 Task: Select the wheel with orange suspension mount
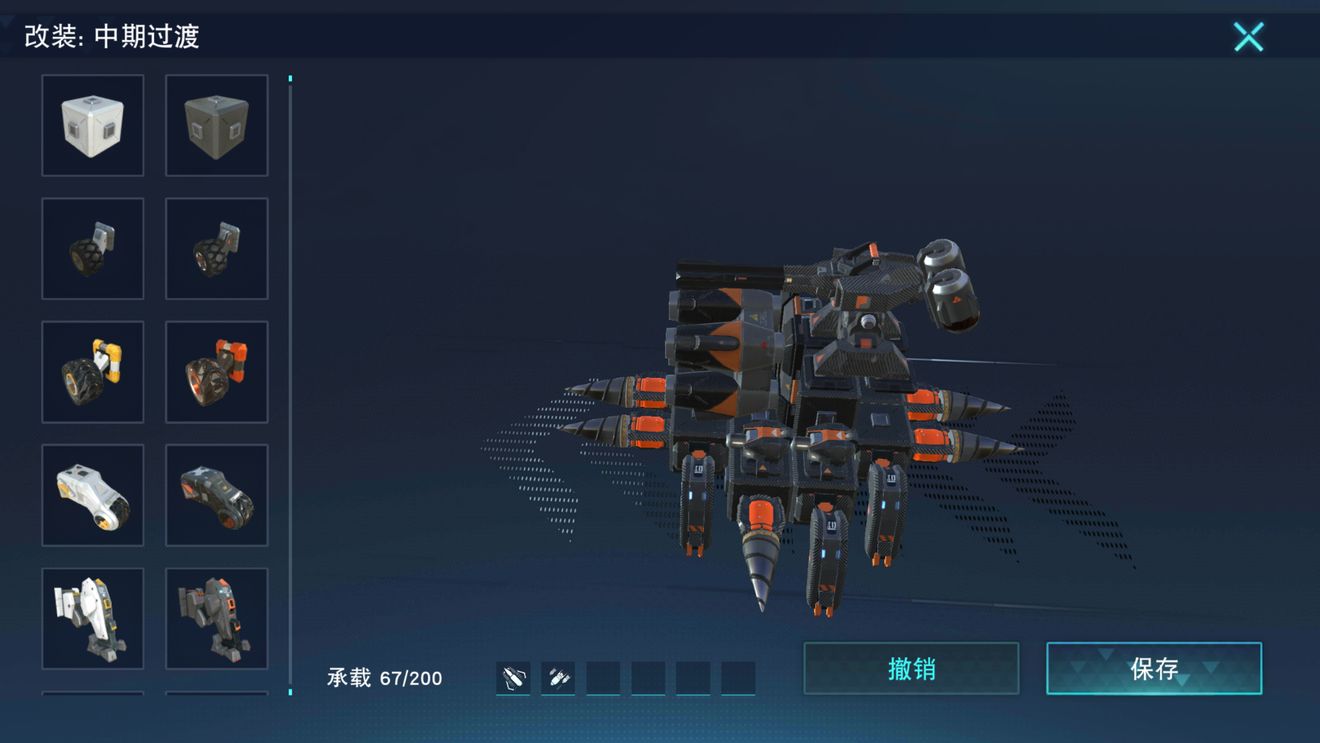pos(216,372)
